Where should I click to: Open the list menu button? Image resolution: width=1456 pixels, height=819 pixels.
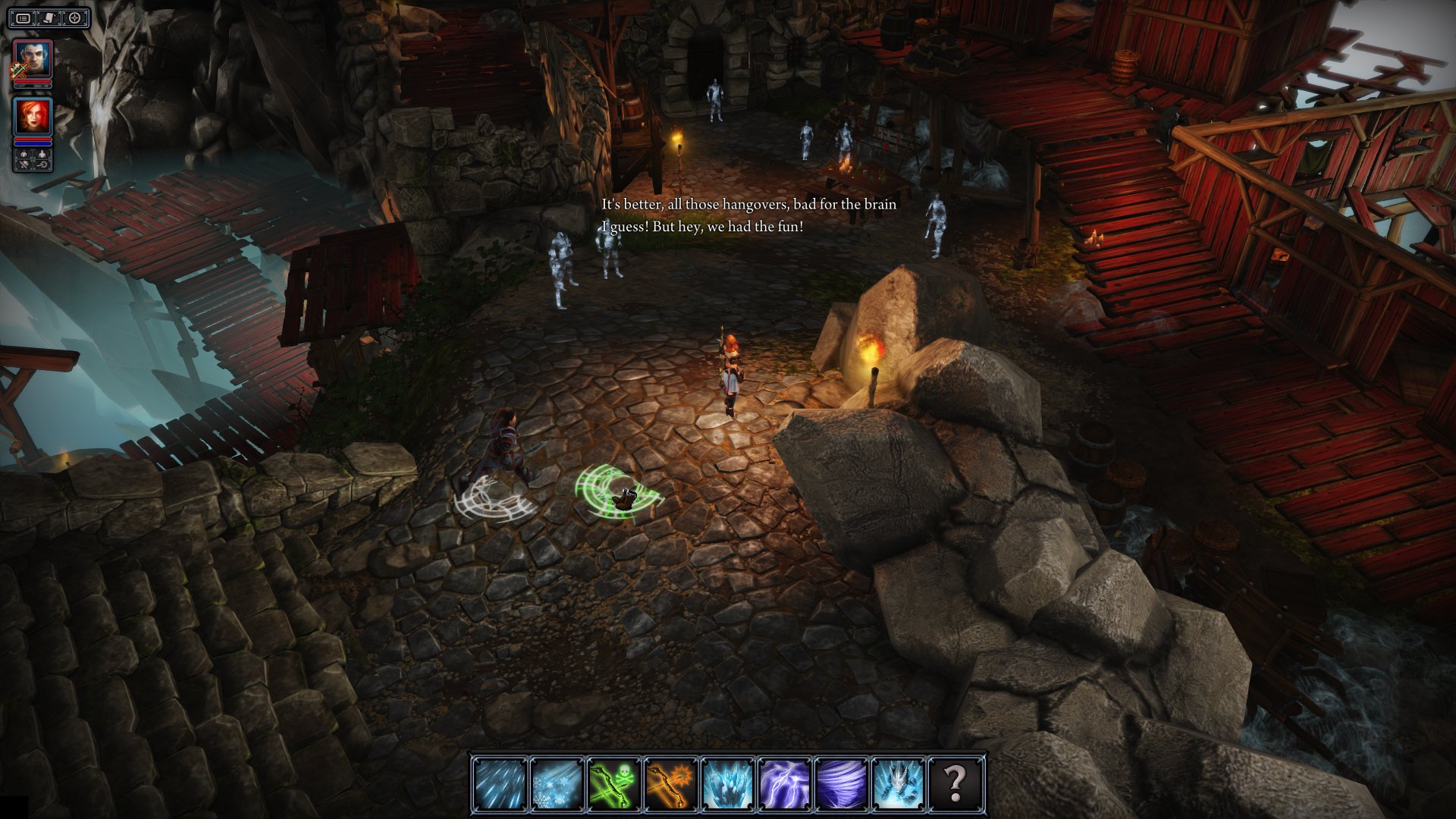(24, 18)
